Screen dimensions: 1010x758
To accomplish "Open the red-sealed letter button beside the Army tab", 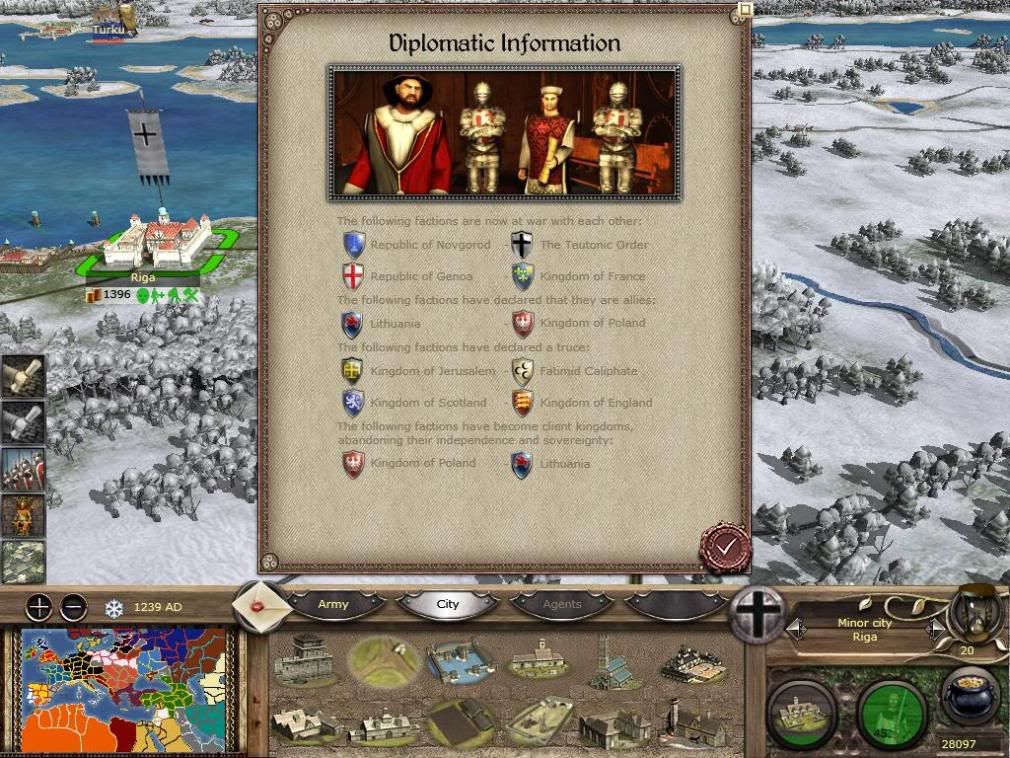I will pyautogui.click(x=262, y=606).
